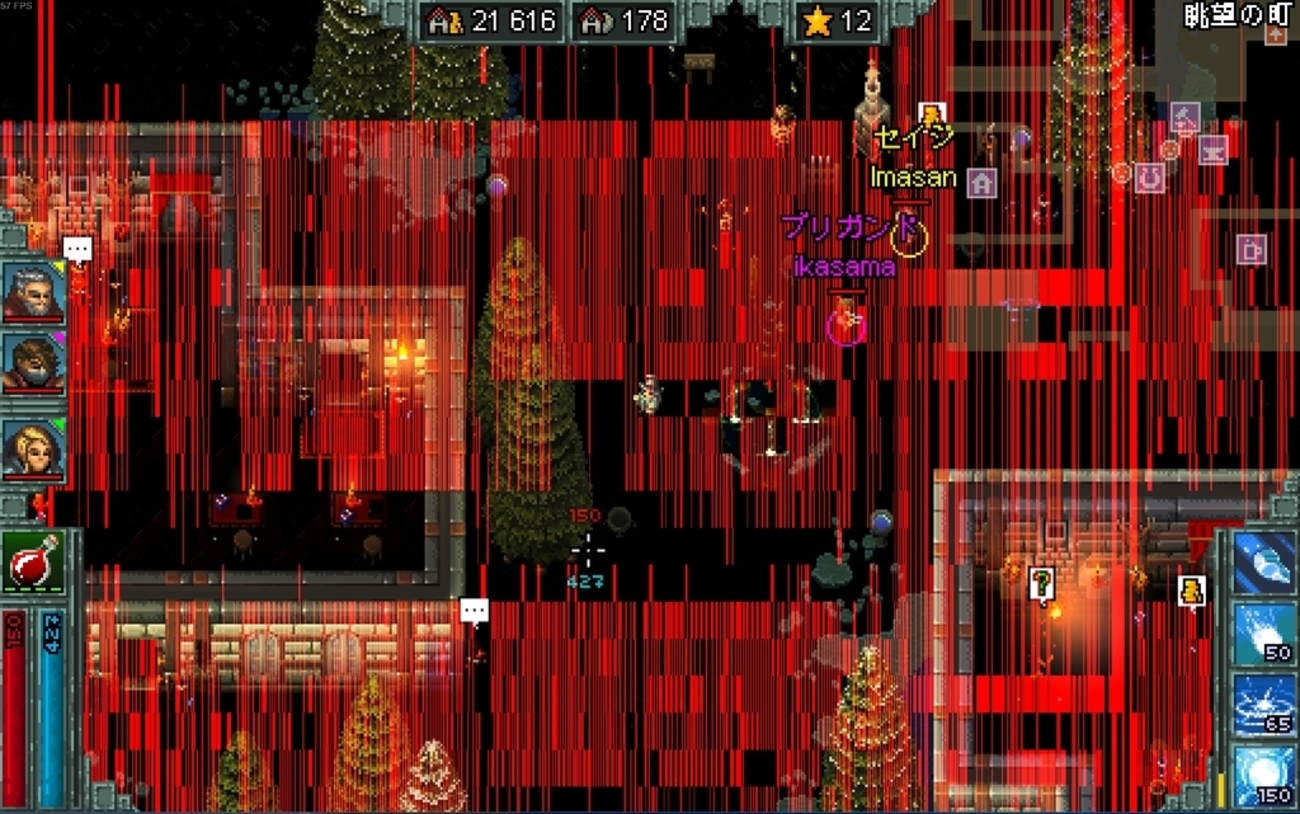Click the apothecary flask marker on the minimap

click(x=1185, y=116)
